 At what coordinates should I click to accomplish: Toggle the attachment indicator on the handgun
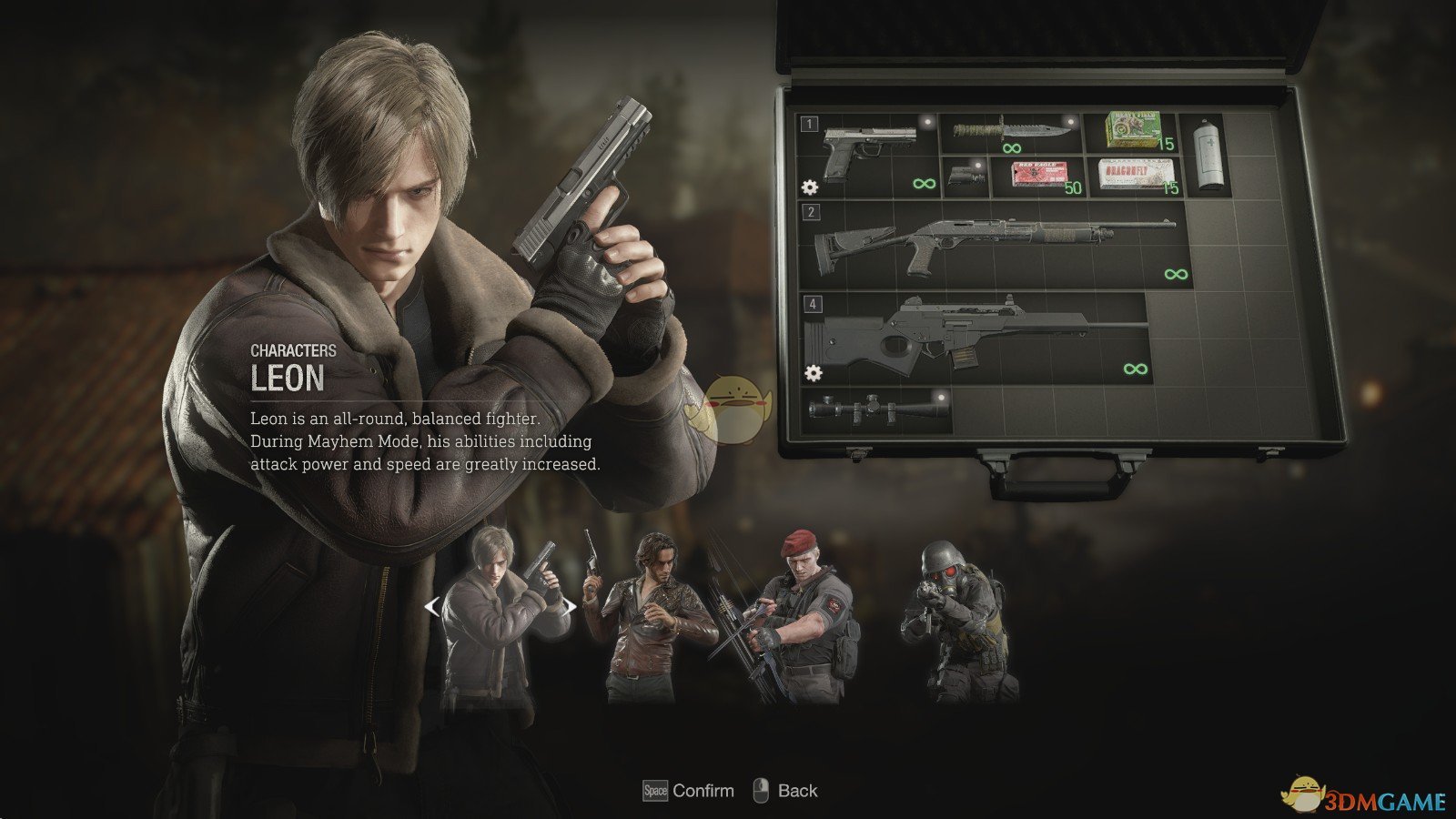[926, 120]
